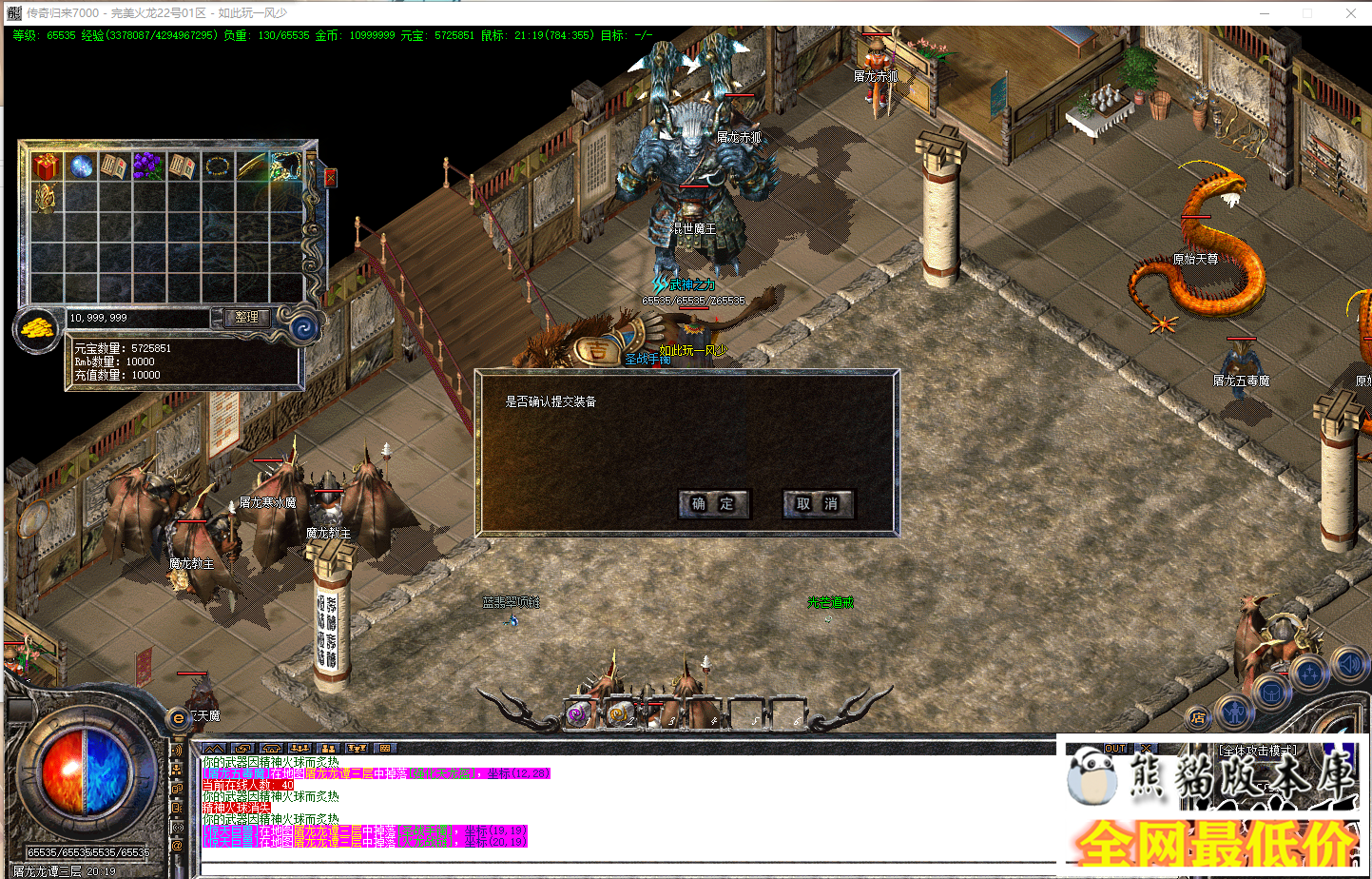Toggle the small horn icon beside the chat bar
The width and height of the screenshot is (1372, 879).
(x=178, y=749)
